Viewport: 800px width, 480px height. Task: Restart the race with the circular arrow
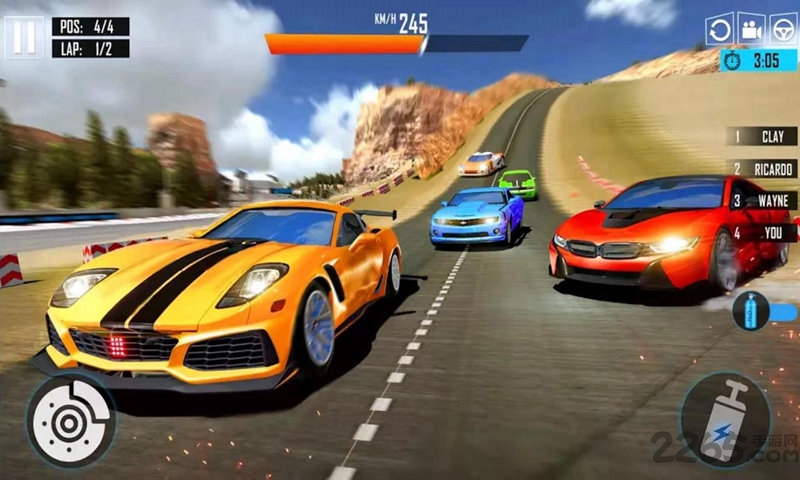click(x=719, y=29)
